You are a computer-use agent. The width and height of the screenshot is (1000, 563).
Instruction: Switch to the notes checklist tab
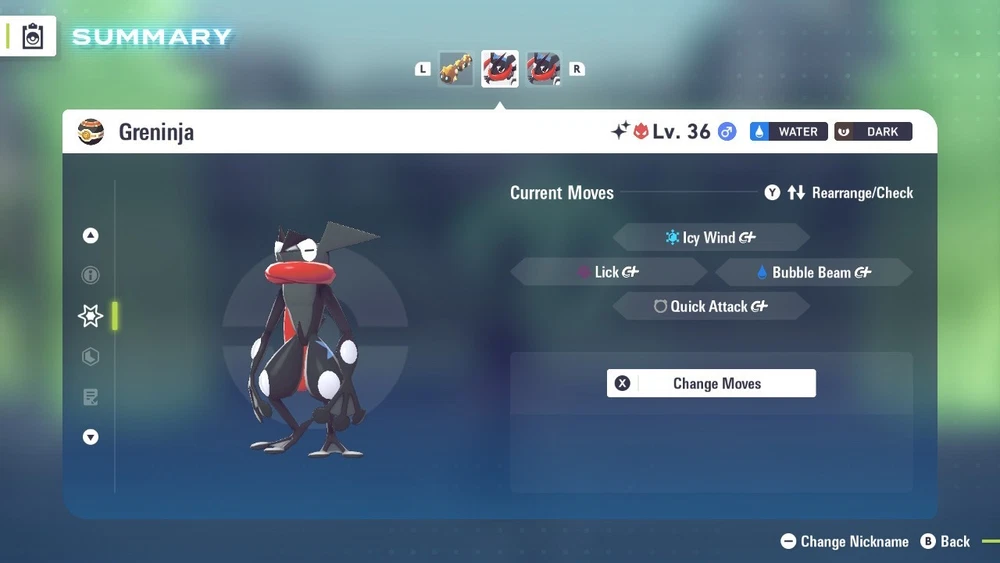[x=91, y=398]
